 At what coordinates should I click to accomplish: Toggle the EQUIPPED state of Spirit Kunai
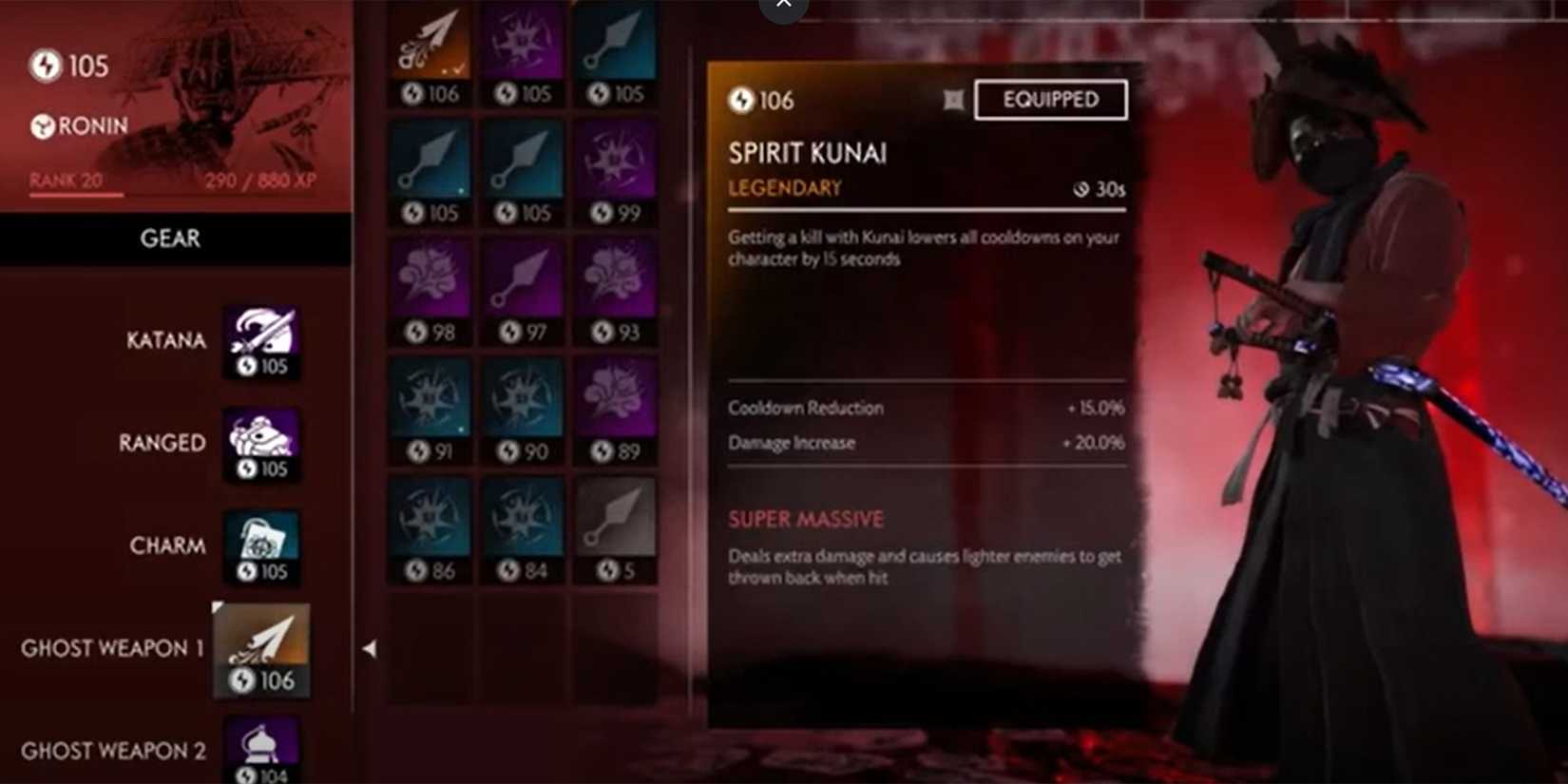click(1051, 99)
